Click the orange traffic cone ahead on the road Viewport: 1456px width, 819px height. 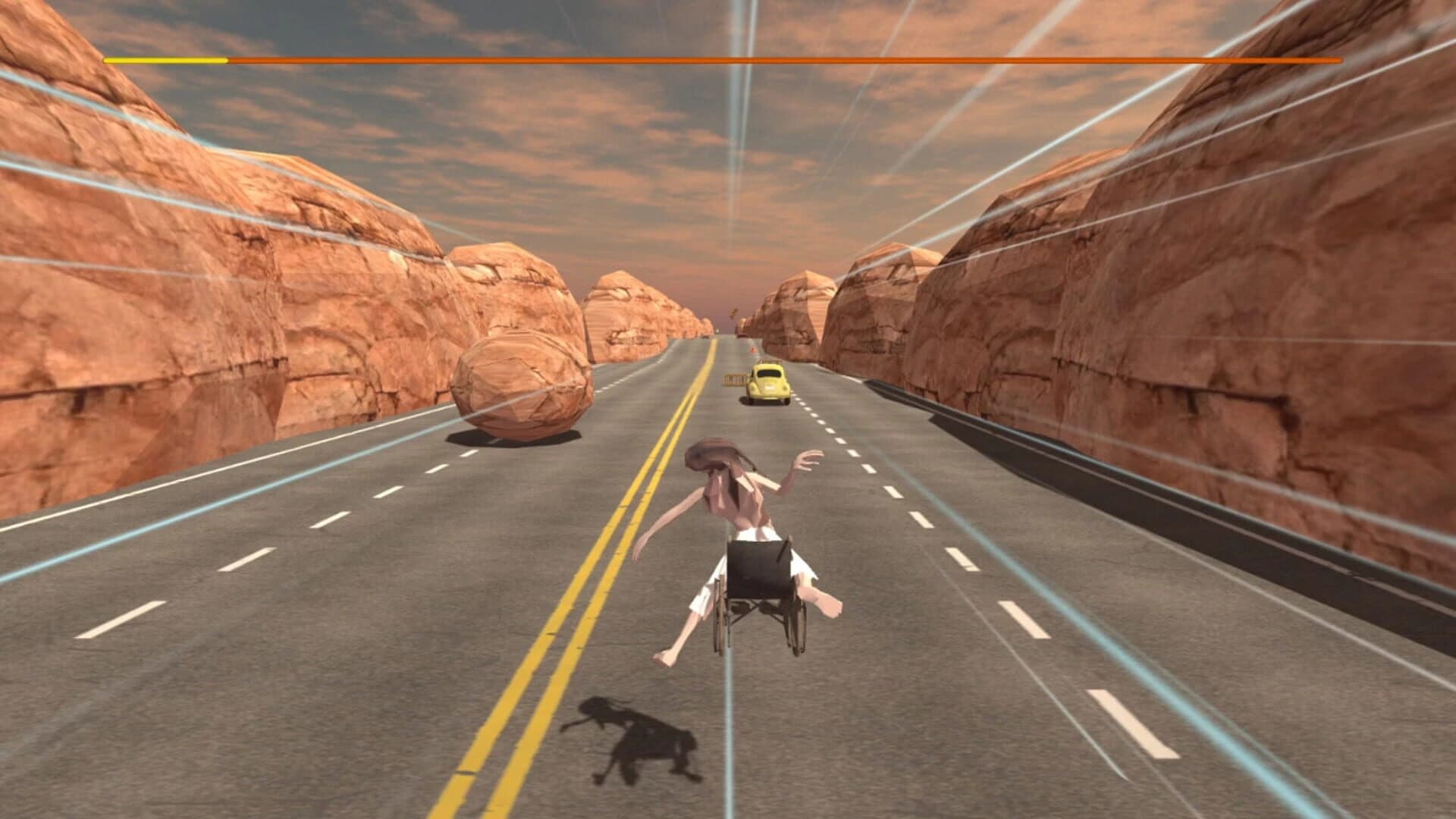(753, 350)
